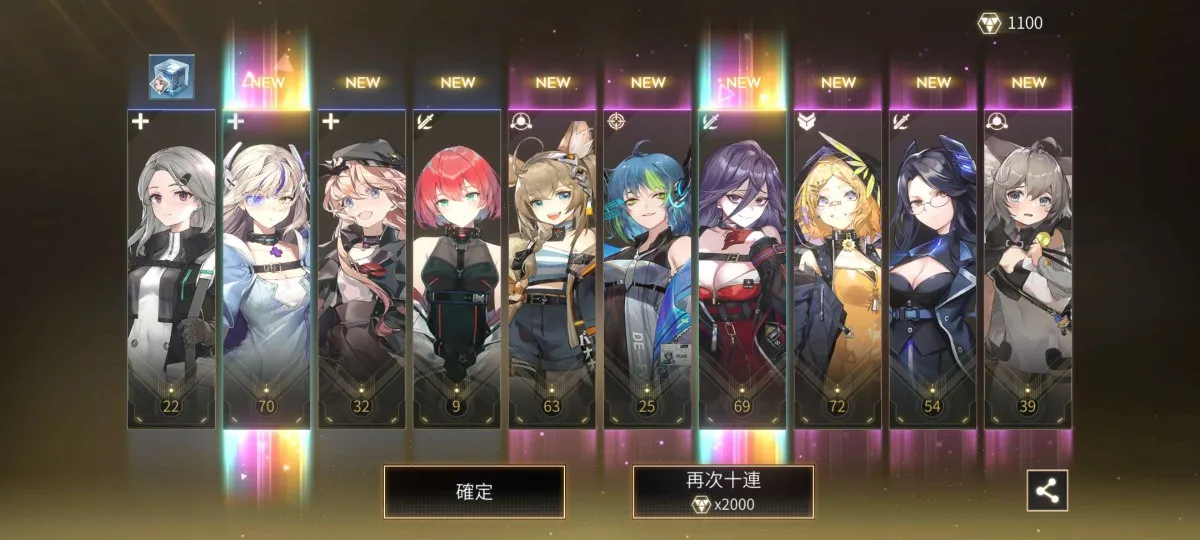The height and width of the screenshot is (540, 1200).
Task: Select the purple-haired character card numbered 69
Action: (742, 270)
